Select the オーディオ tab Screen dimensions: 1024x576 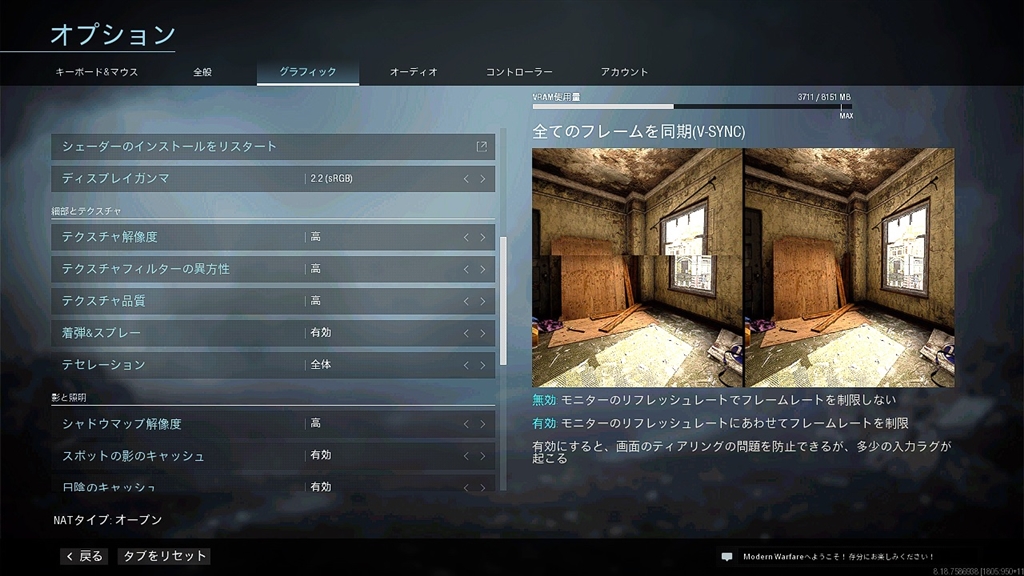point(413,72)
